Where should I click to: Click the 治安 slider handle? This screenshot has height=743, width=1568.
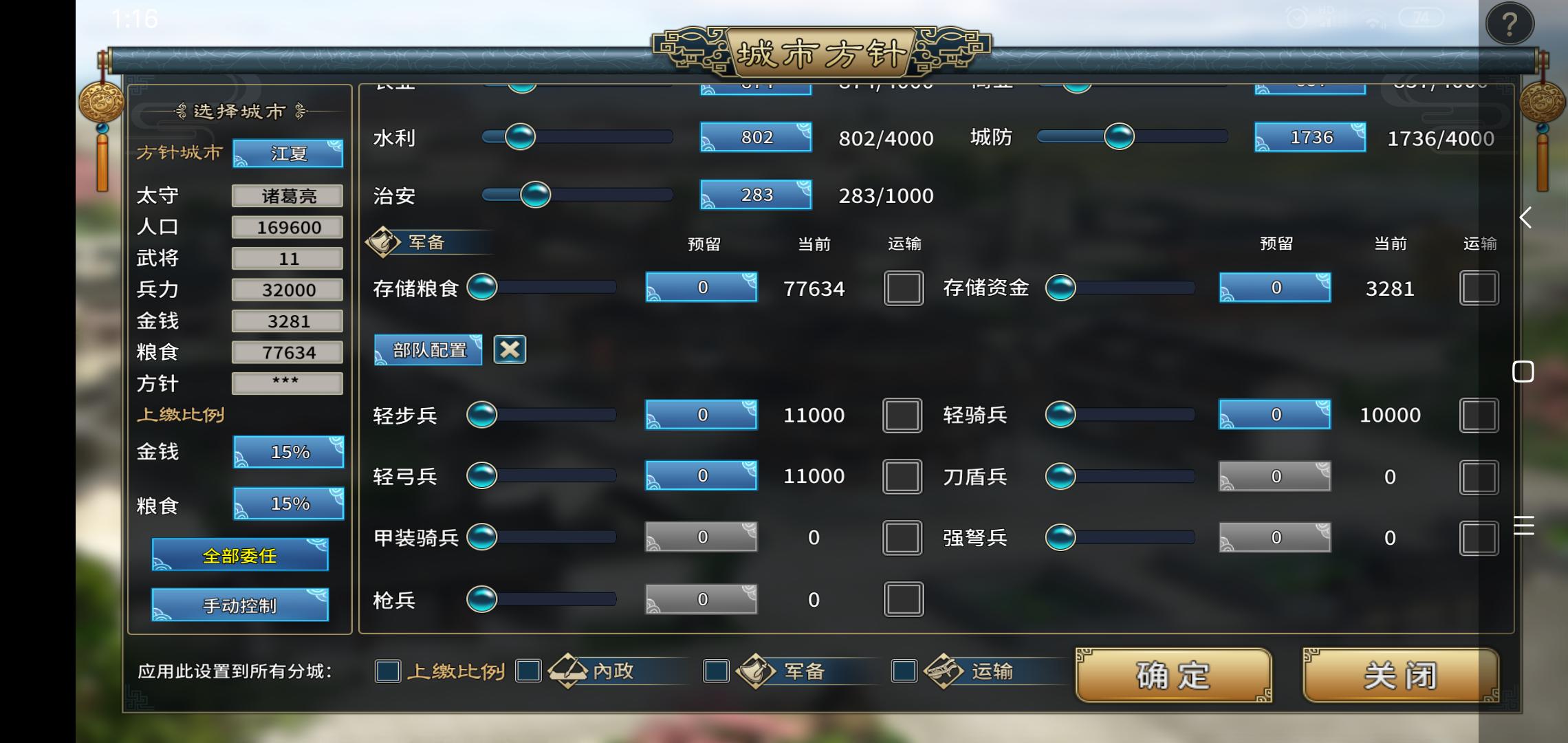[x=535, y=195]
